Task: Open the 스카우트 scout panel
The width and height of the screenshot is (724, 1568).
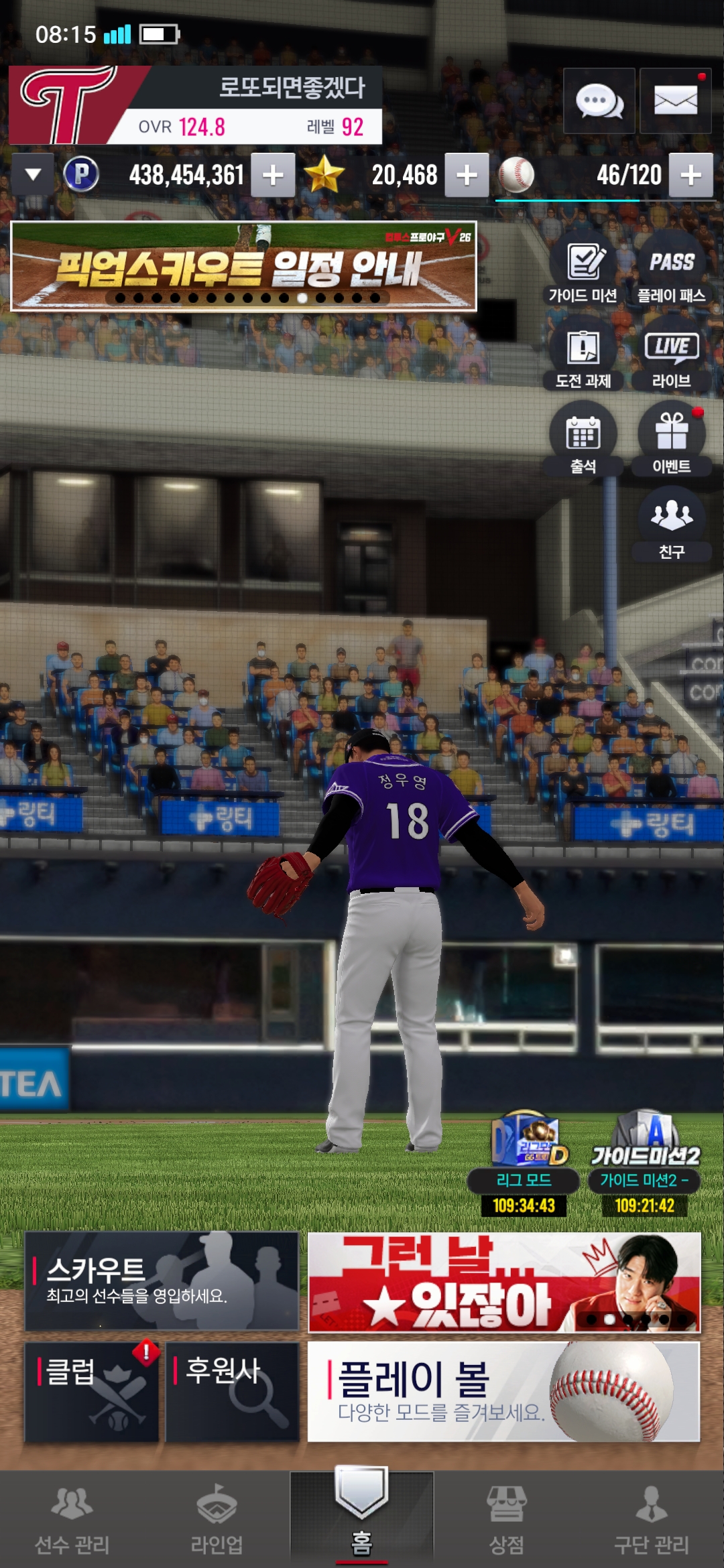Action: tap(162, 1281)
